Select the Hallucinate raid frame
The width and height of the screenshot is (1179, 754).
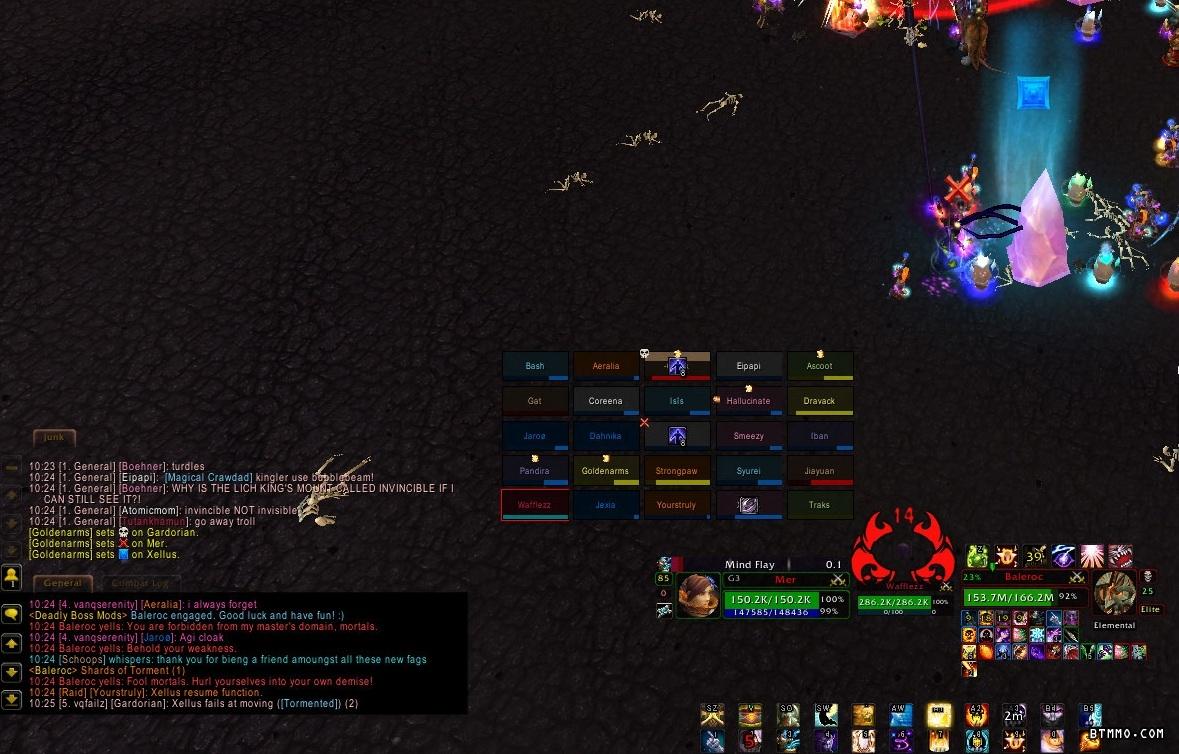[748, 401]
